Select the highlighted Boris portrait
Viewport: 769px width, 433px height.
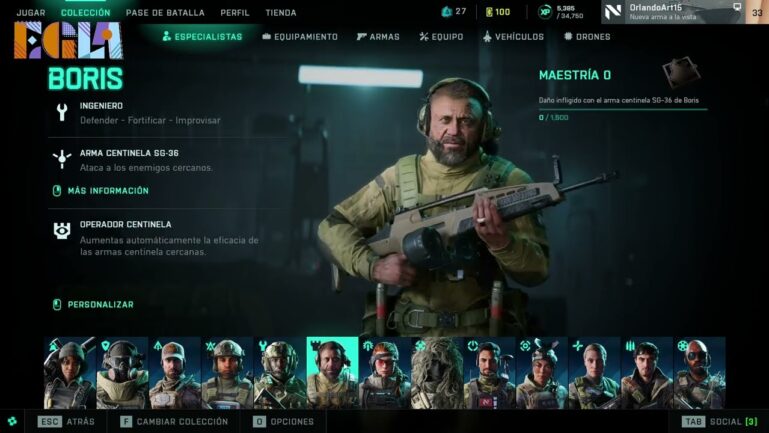pos(332,374)
